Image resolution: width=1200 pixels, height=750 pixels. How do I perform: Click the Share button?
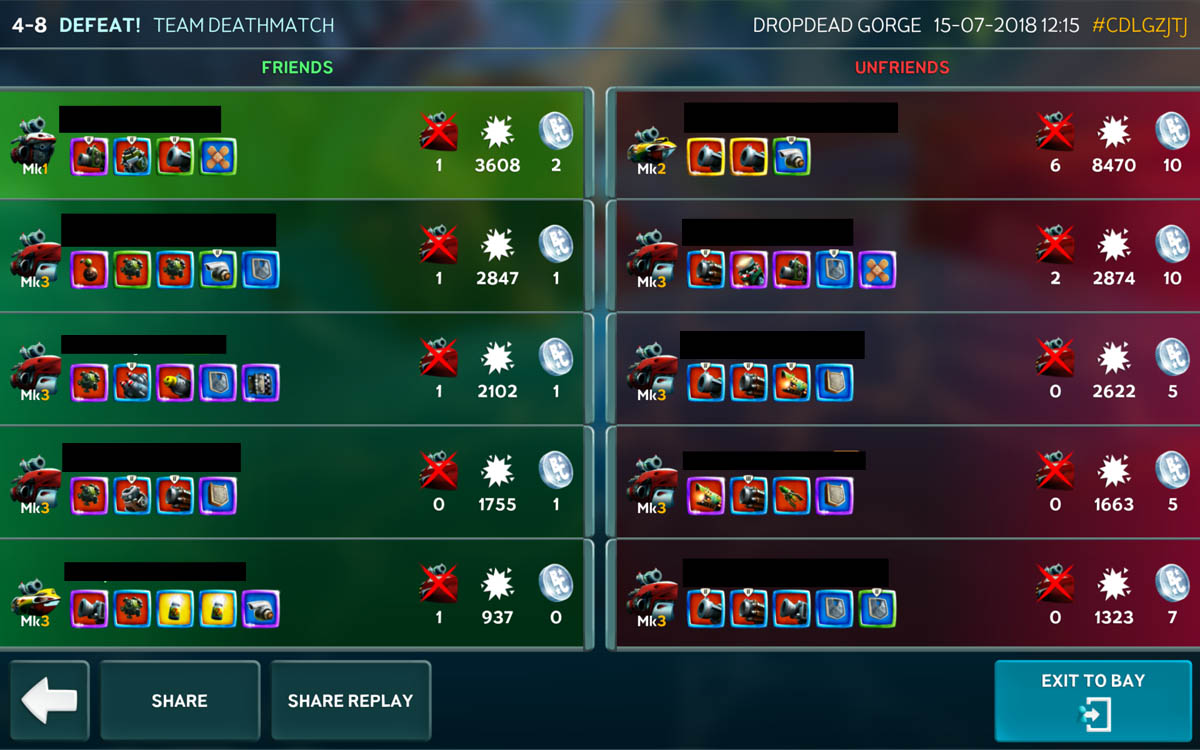(180, 700)
